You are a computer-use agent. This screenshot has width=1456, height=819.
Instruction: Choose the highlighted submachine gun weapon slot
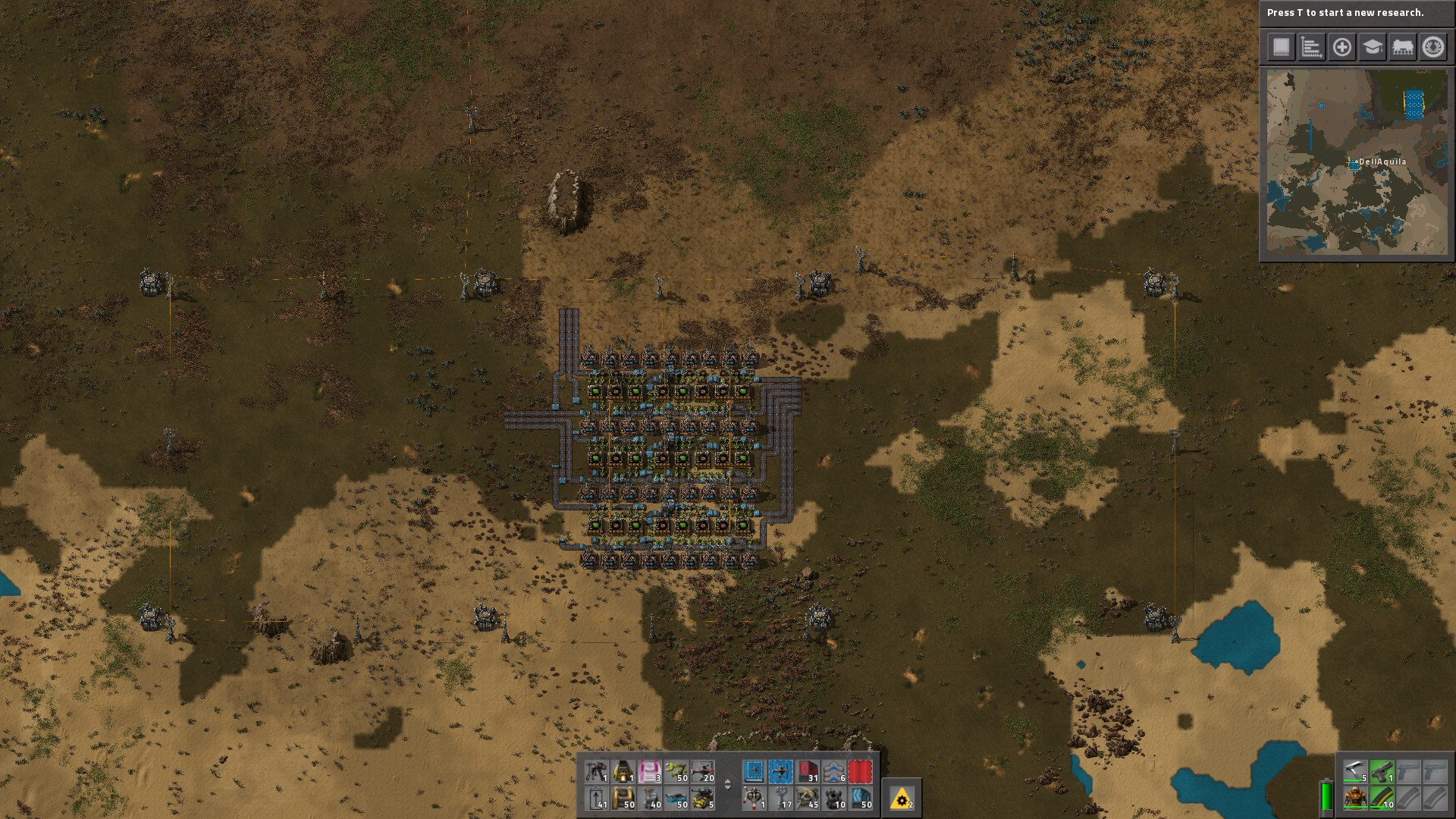1382,772
